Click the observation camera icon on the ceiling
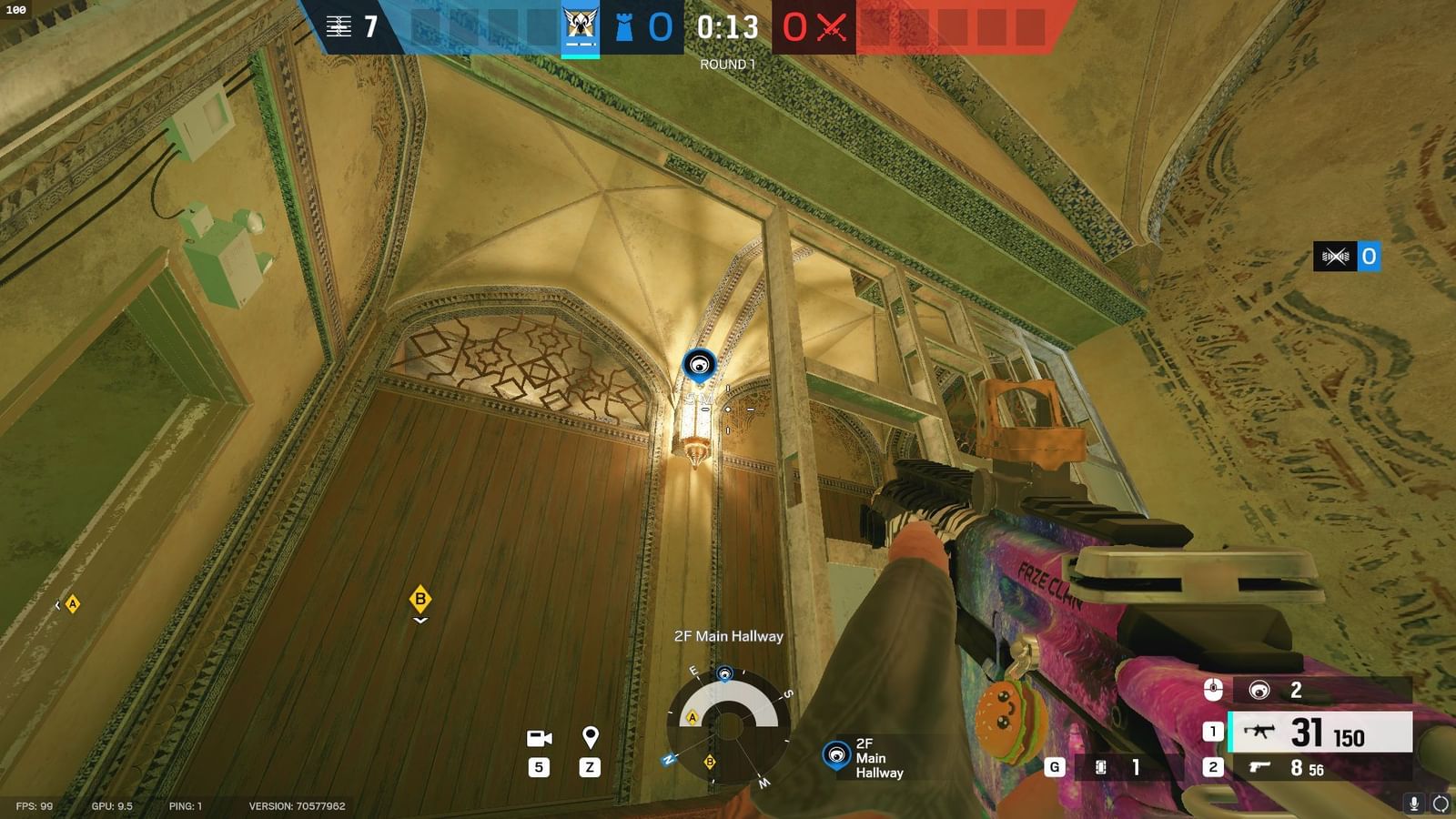 [x=700, y=362]
